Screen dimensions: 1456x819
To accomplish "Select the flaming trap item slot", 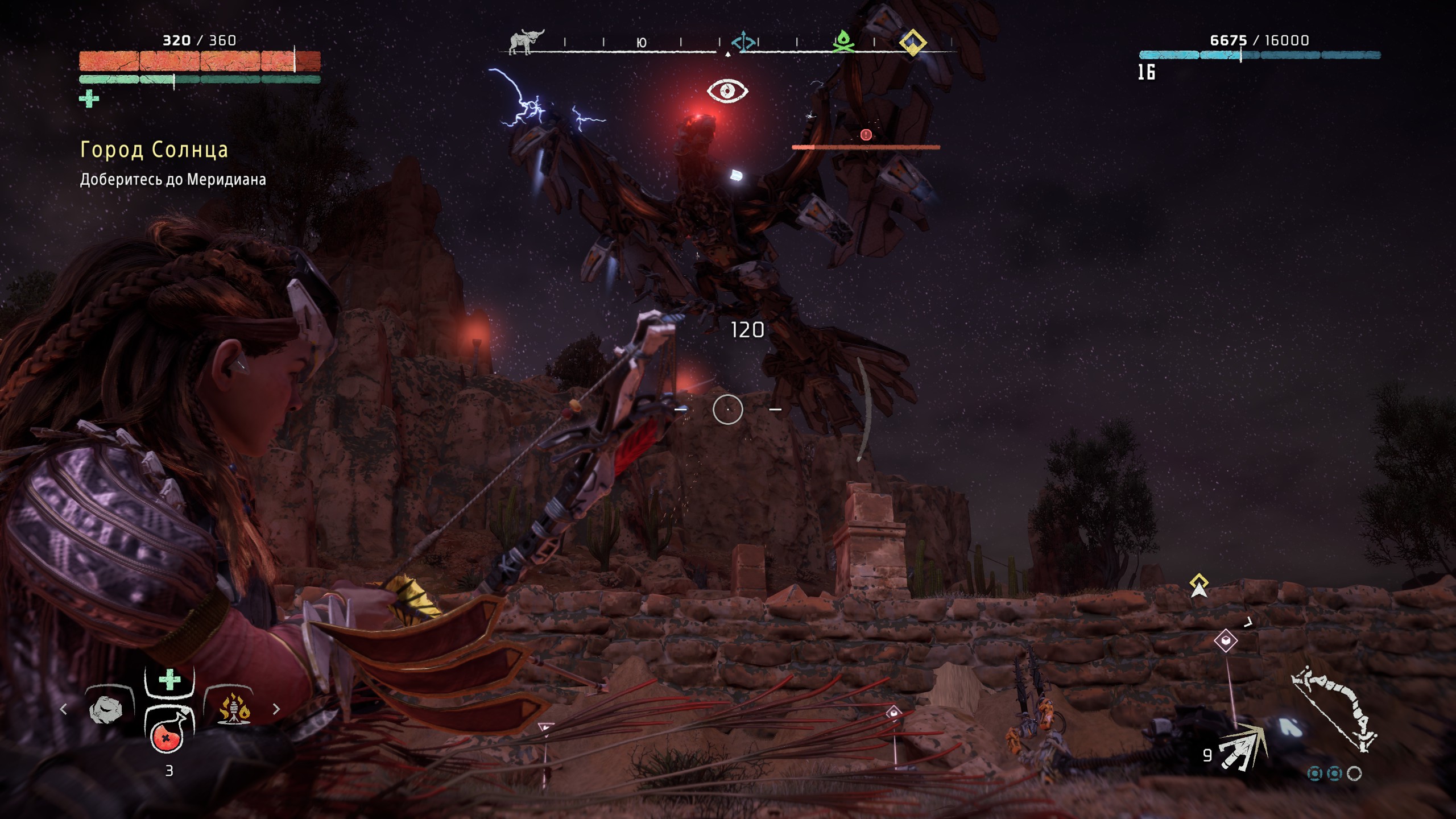I will coord(234,710).
